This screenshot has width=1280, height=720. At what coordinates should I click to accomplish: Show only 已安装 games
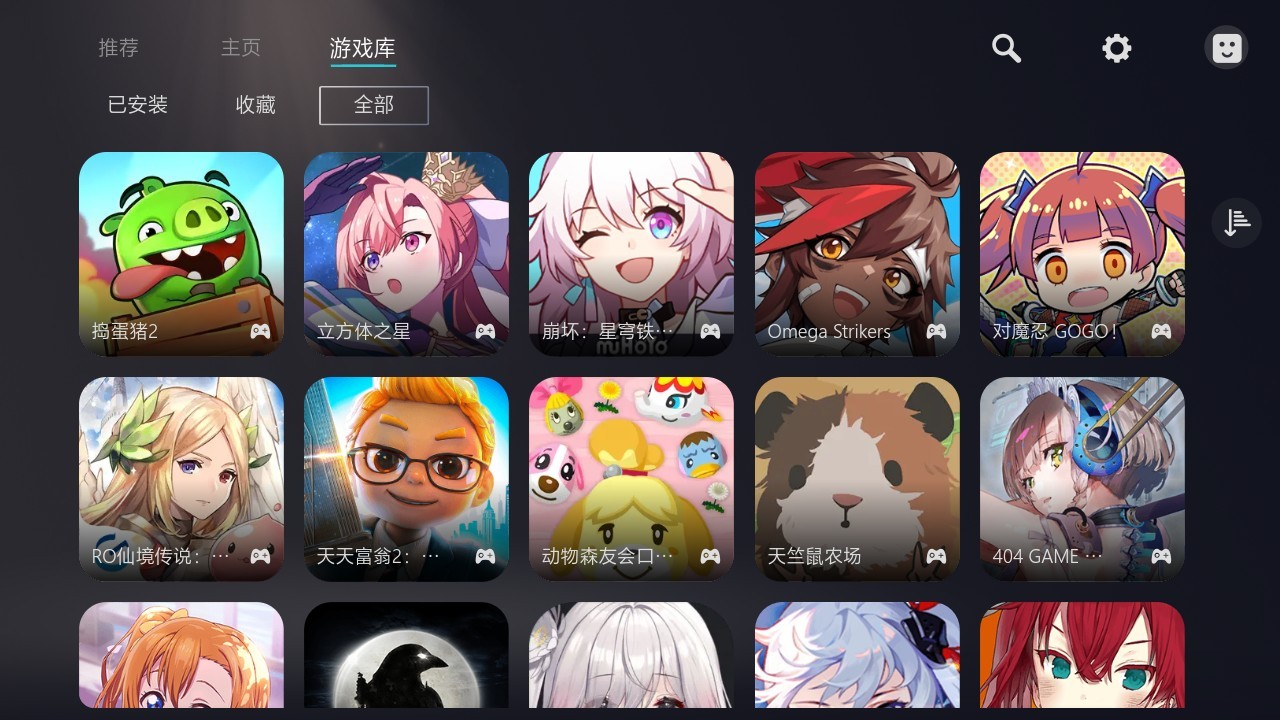pos(136,105)
